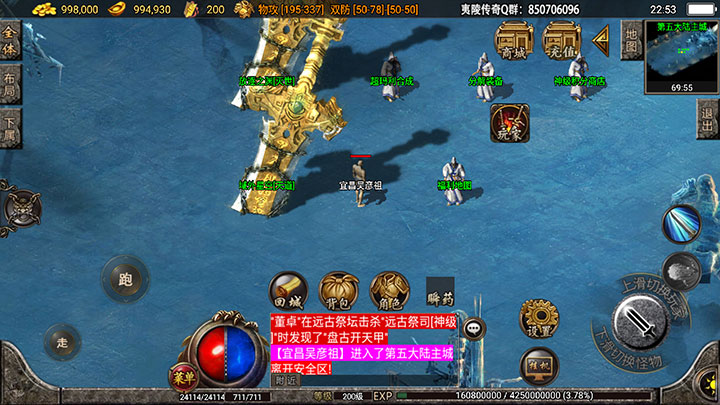Open the 地图 map button
720x405 pixels.
(631, 39)
